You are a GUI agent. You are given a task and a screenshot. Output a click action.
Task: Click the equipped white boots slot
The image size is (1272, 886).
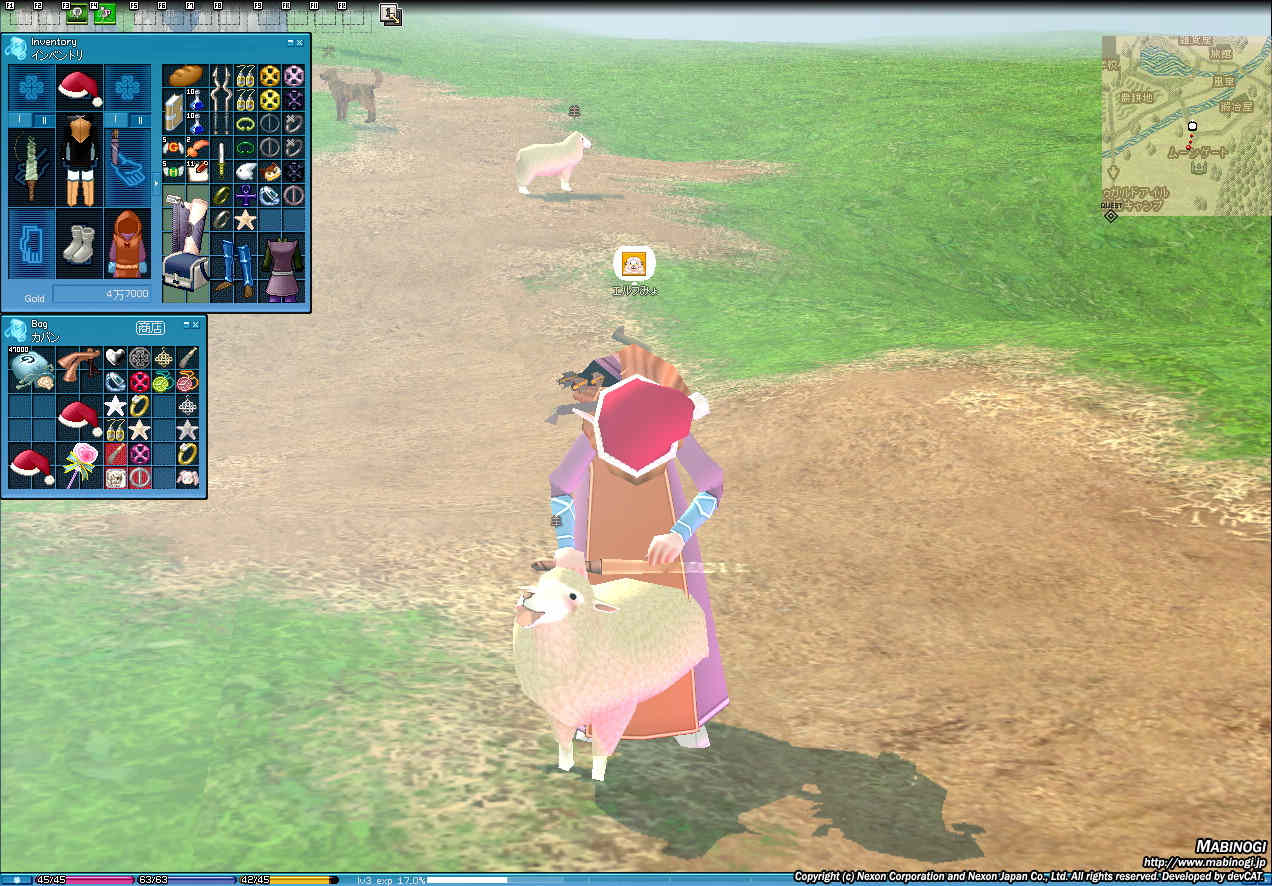point(79,244)
